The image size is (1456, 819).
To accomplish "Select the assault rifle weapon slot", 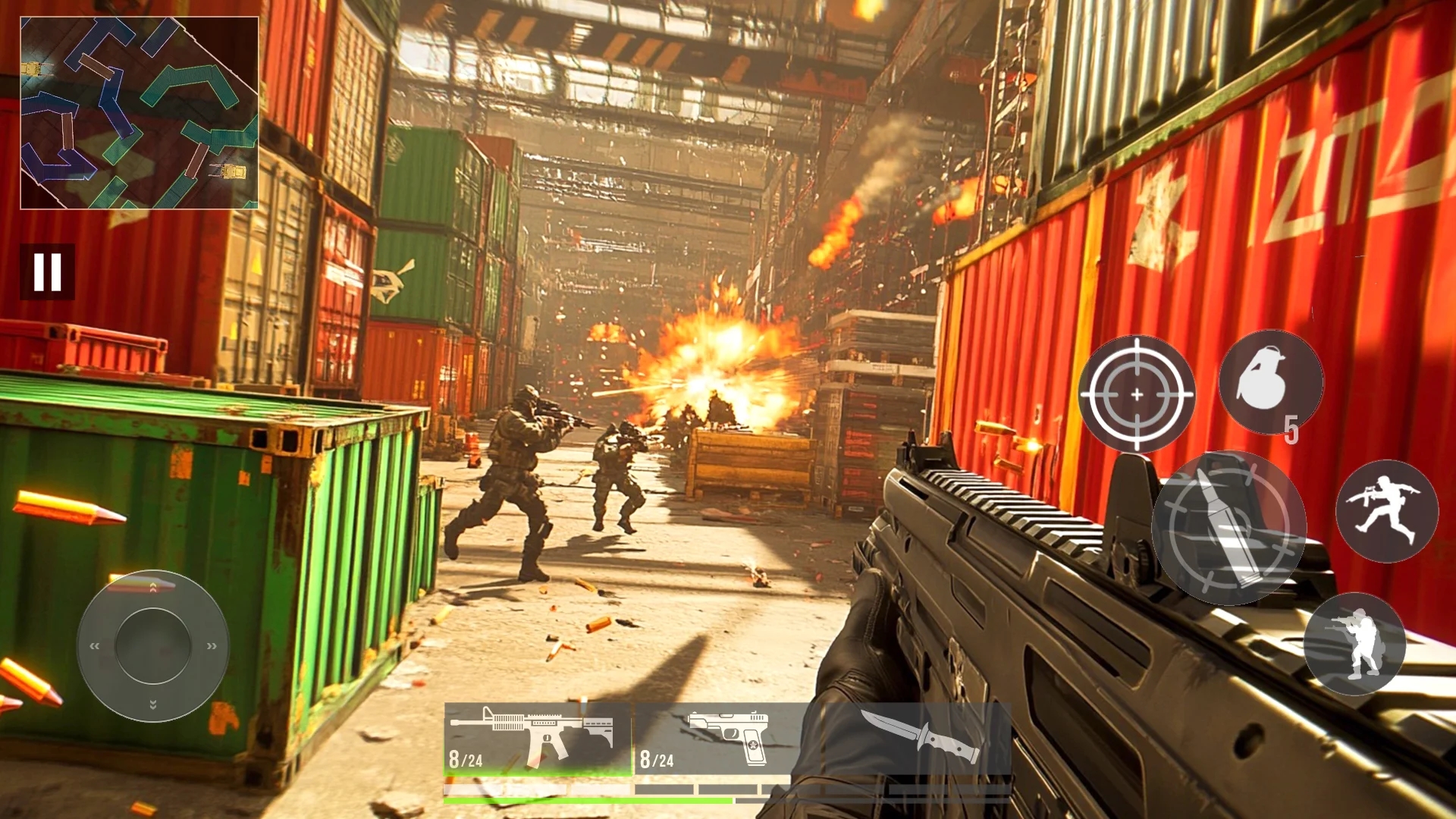I will coord(538,739).
